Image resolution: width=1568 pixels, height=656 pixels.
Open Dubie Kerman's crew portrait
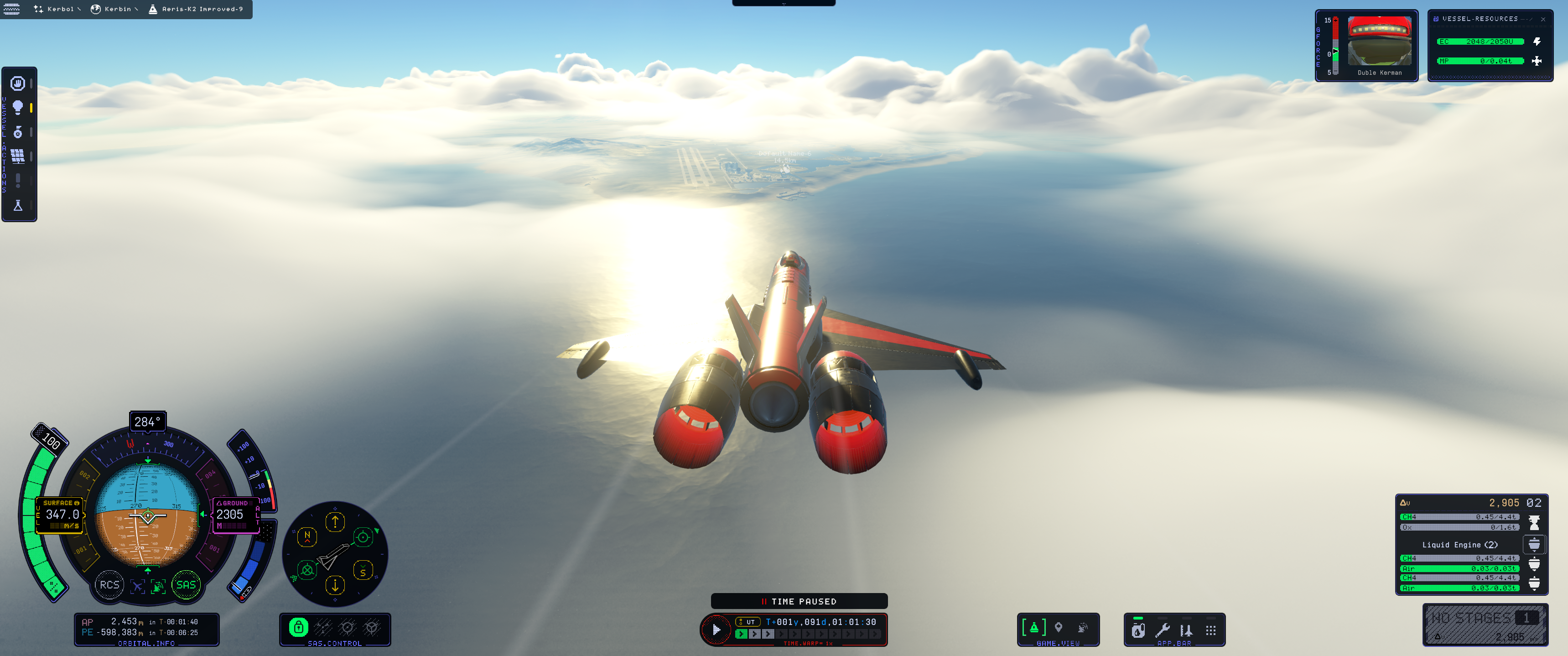pyautogui.click(x=1379, y=42)
